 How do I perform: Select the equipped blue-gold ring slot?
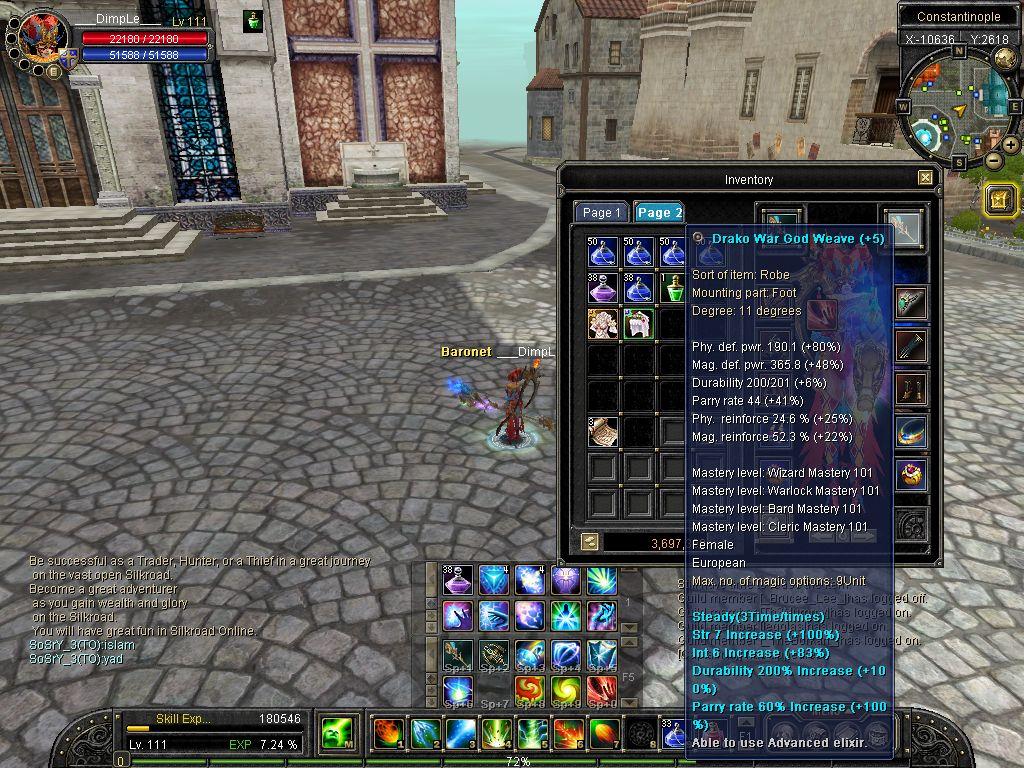pyautogui.click(x=911, y=432)
